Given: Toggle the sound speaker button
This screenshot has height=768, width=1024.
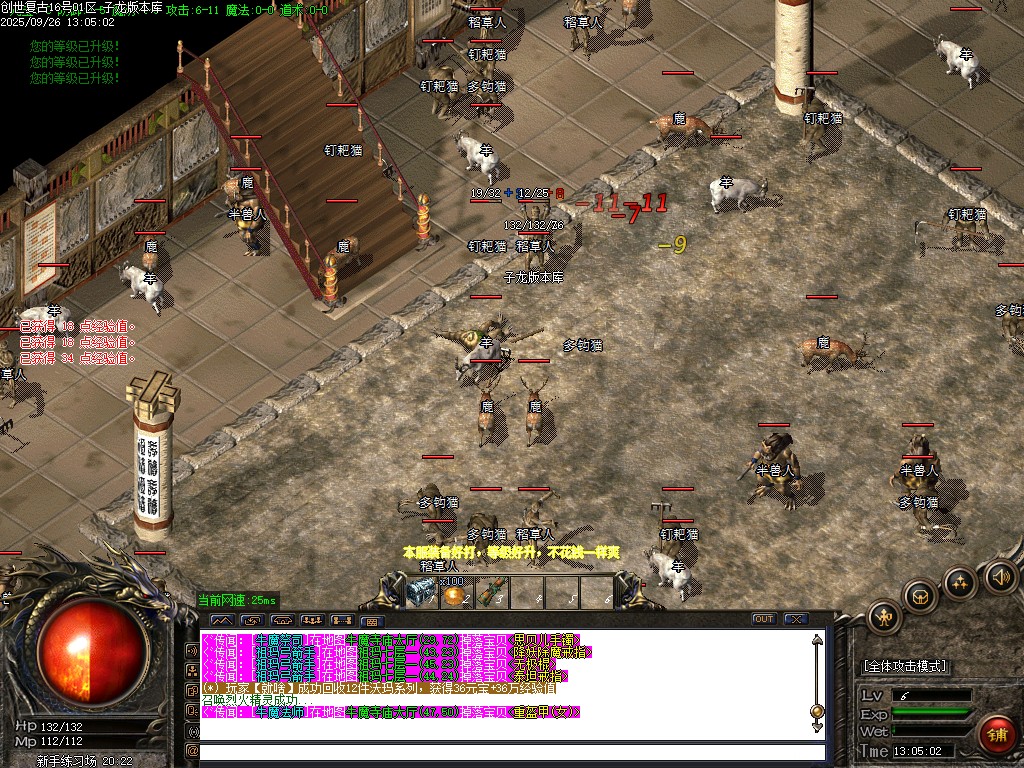Looking at the screenshot, I should pyautogui.click(x=1000, y=575).
